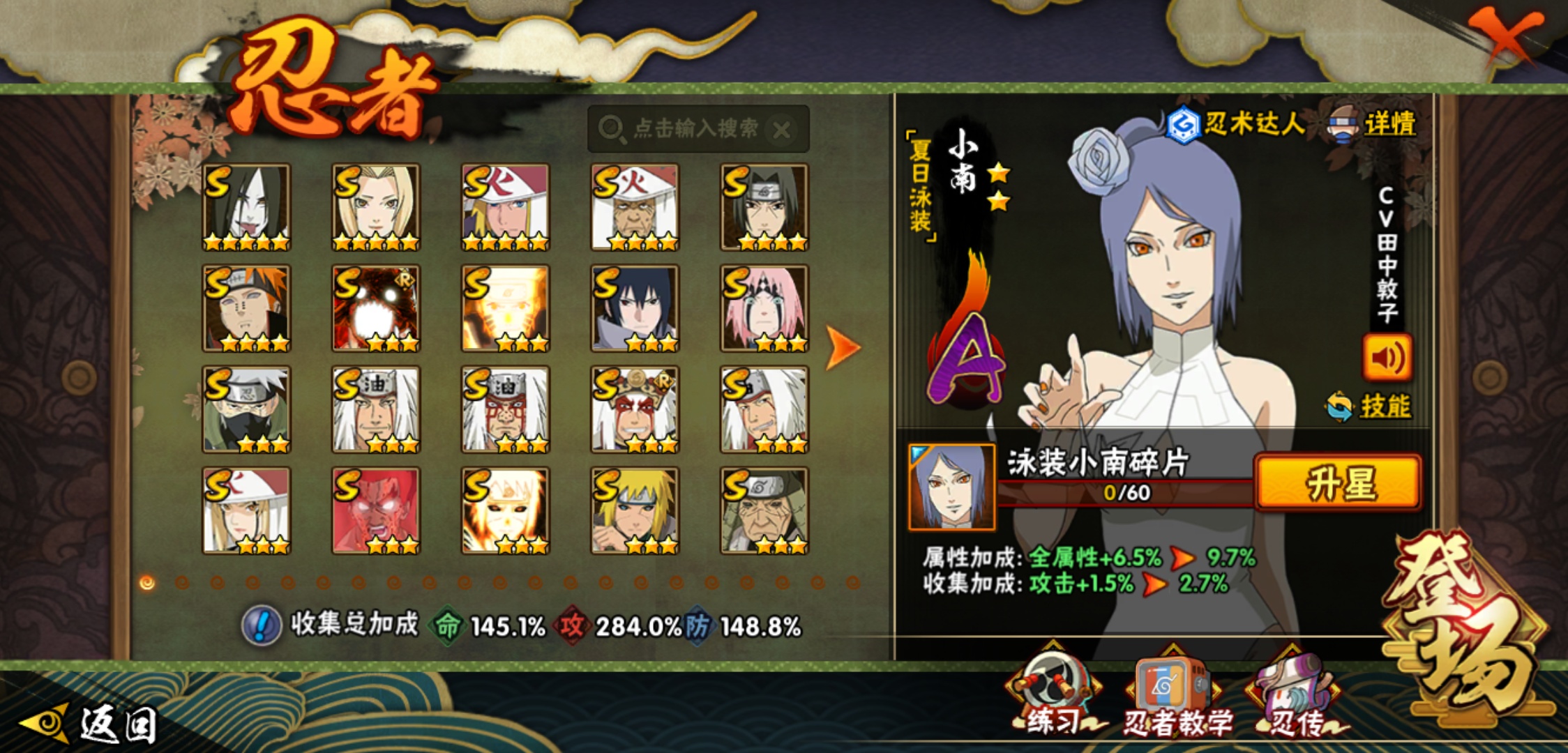
Task: Open the 忍术达人 badge
Action: 1236,125
